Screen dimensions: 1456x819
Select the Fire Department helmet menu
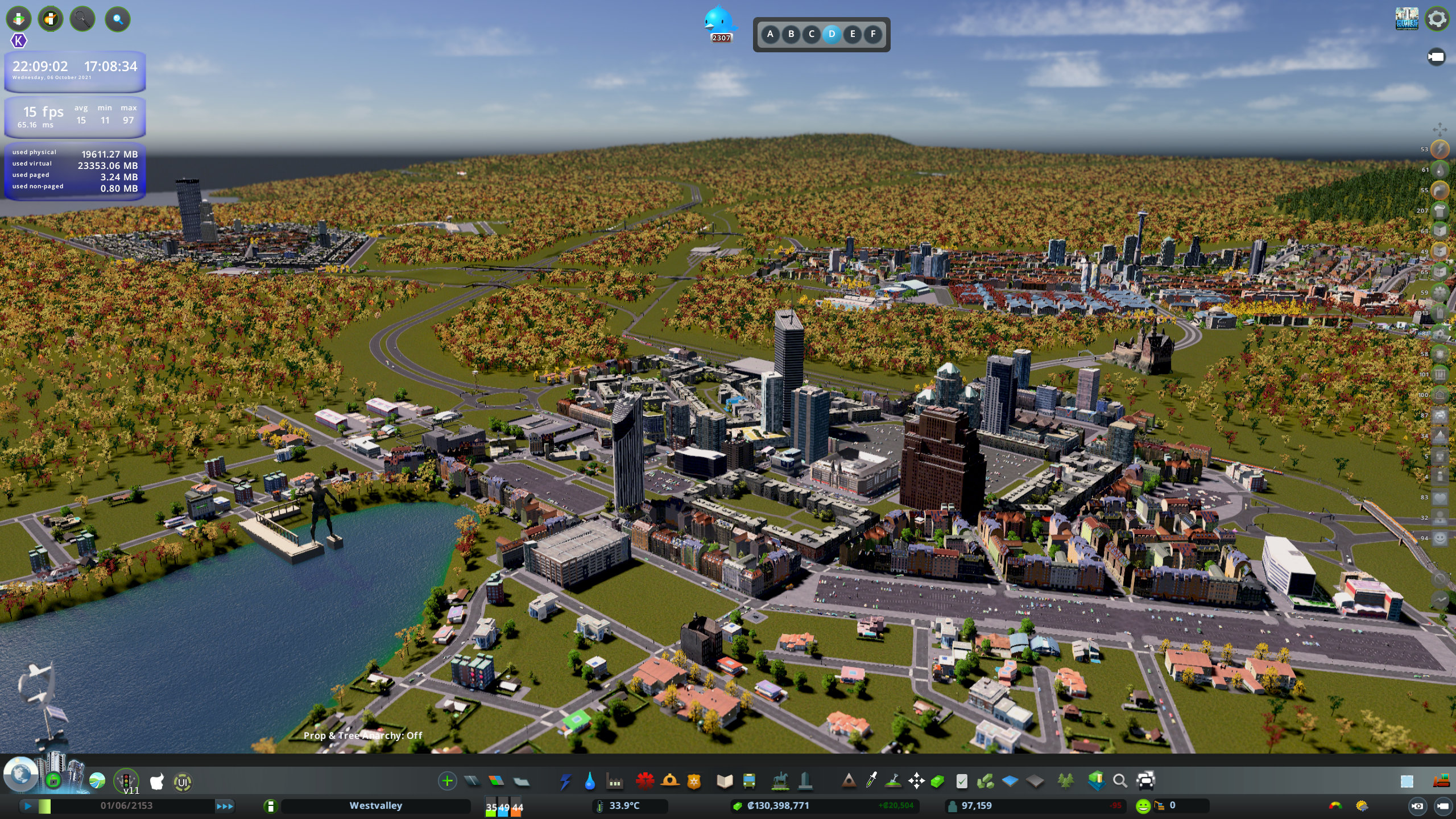pyautogui.click(x=670, y=781)
